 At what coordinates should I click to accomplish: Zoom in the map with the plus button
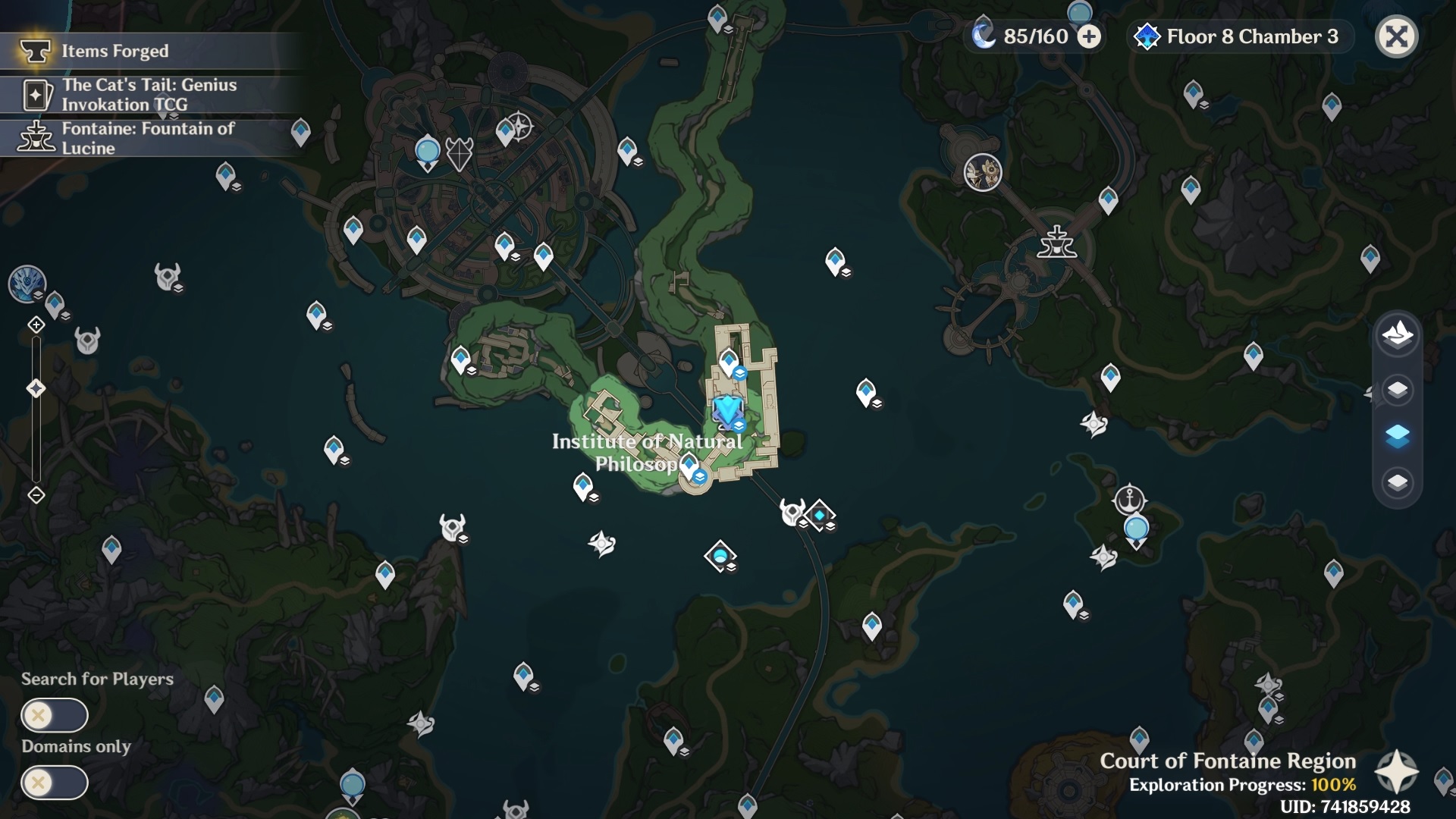36,325
